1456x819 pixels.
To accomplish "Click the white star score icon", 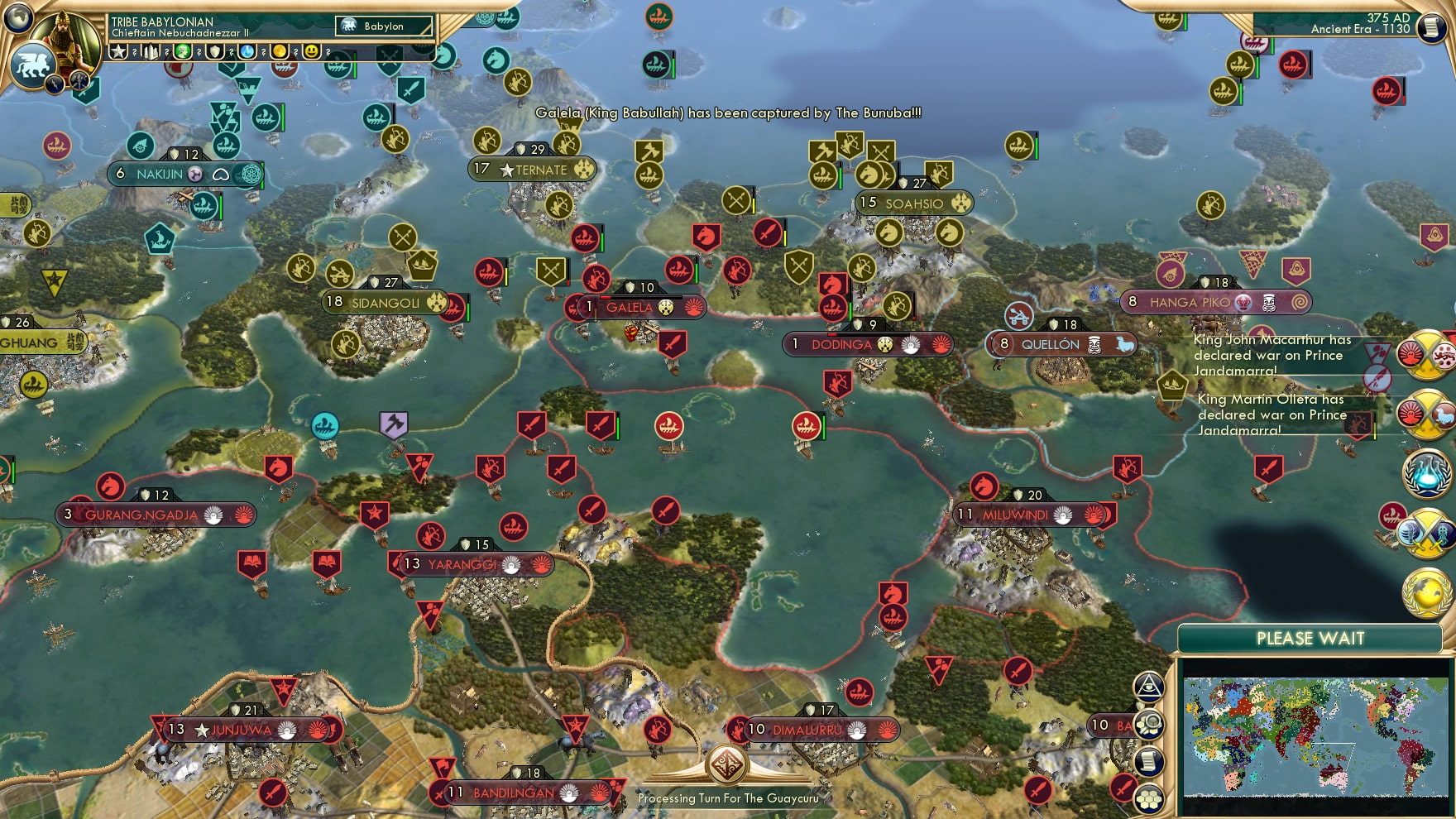I will 118,51.
